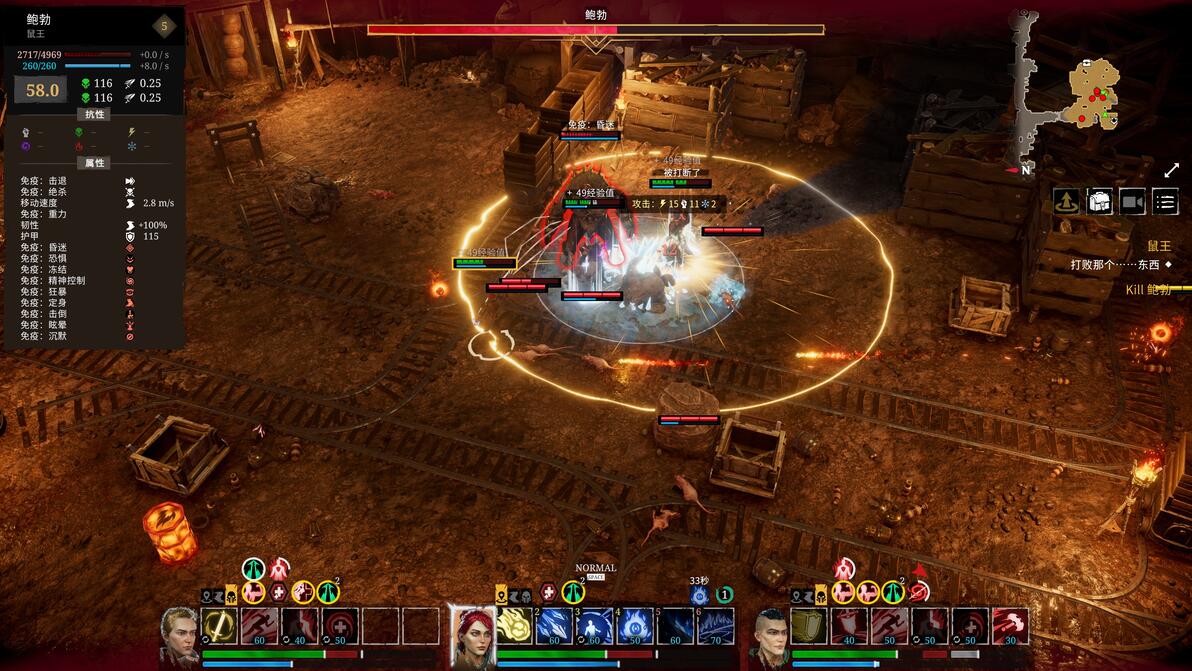Screen dimensions: 1192x671
Task: Select the Rat King quest tracker
Action: click(1158, 245)
